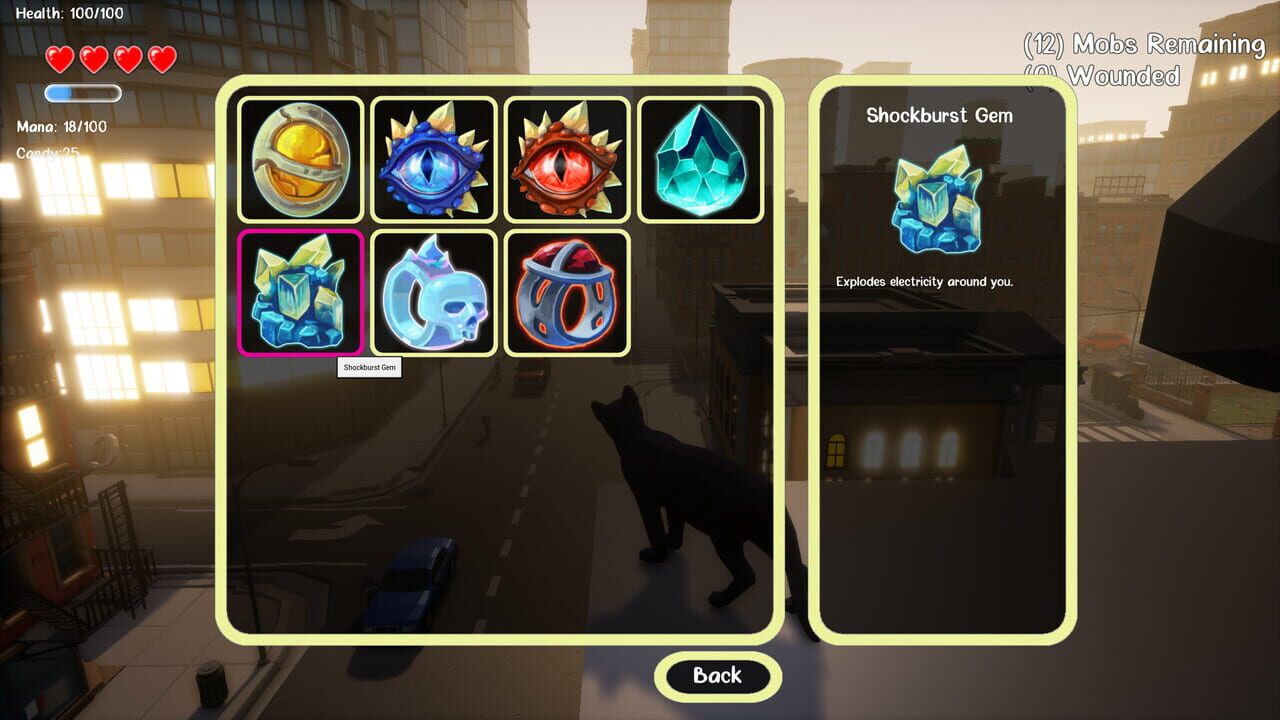Select the golden medallion item
Viewport: 1280px width, 720px height.
pyautogui.click(x=300, y=158)
